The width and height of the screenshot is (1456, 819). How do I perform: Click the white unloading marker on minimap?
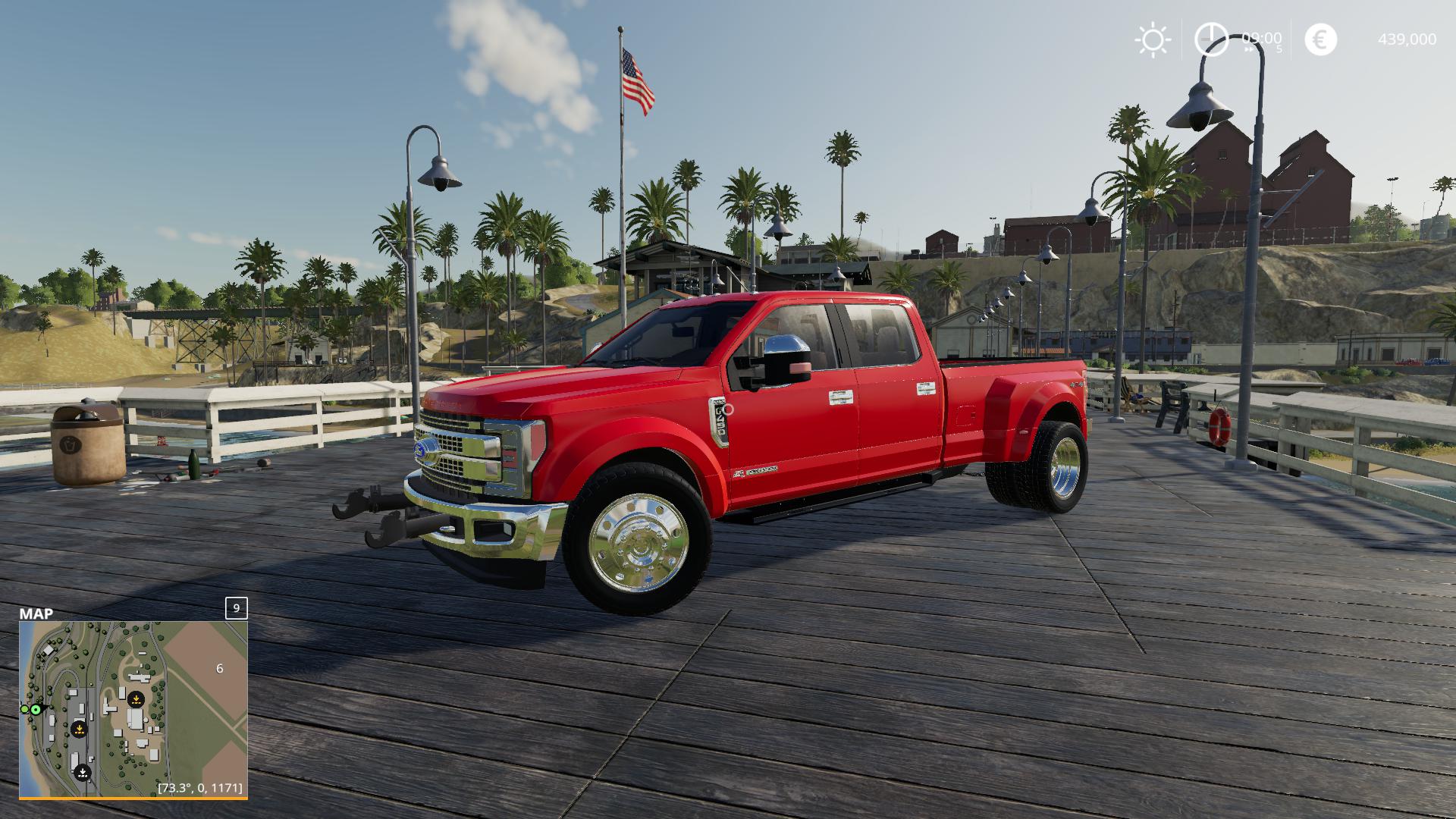83,773
